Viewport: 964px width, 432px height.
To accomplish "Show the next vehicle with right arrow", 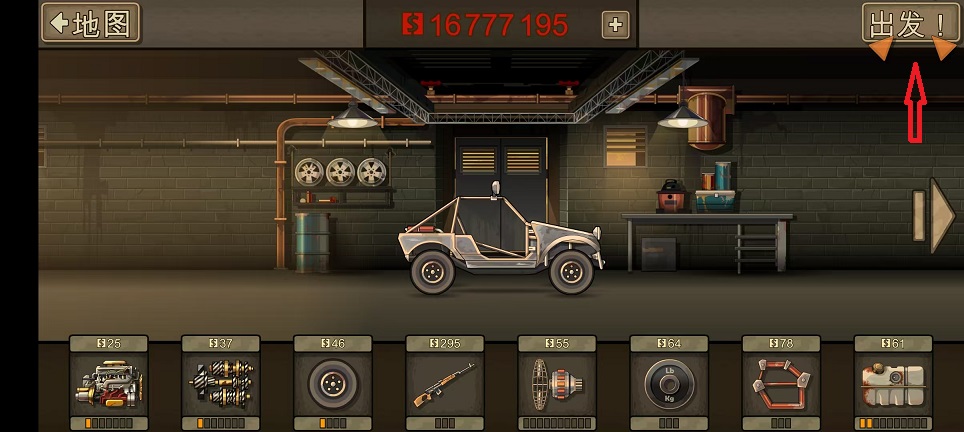I will tap(942, 215).
